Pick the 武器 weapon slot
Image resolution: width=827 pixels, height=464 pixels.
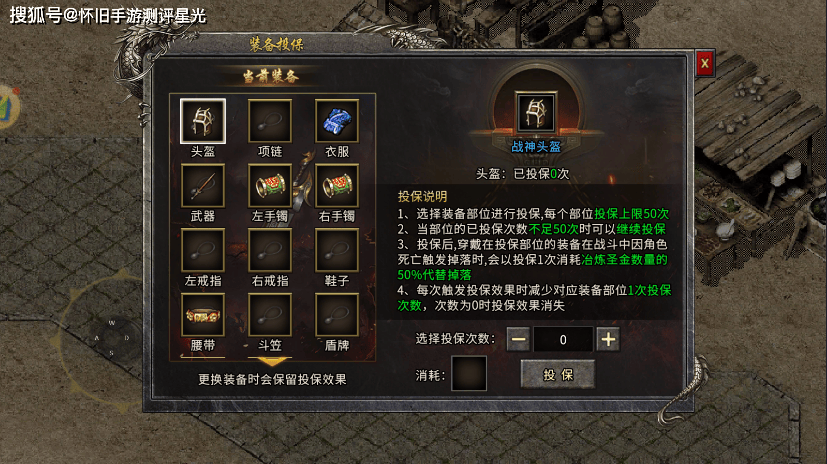203,185
